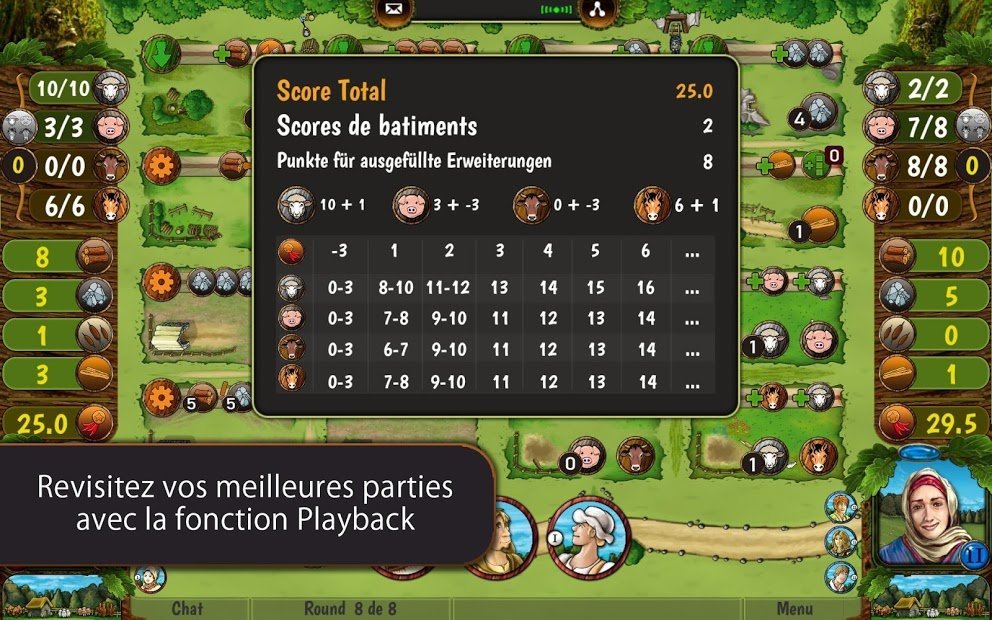This screenshot has height=620, width=992.
Task: Click the Score Total panel heading
Action: 331,91
